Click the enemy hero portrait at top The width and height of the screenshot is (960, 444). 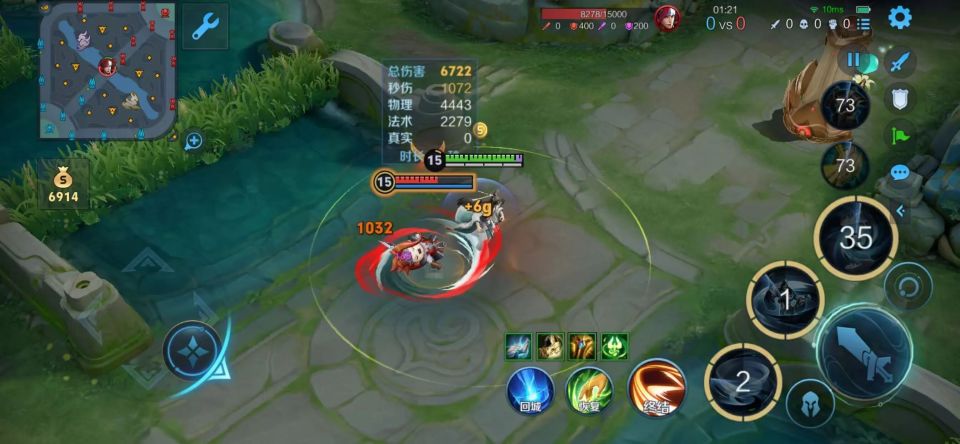[x=667, y=18]
